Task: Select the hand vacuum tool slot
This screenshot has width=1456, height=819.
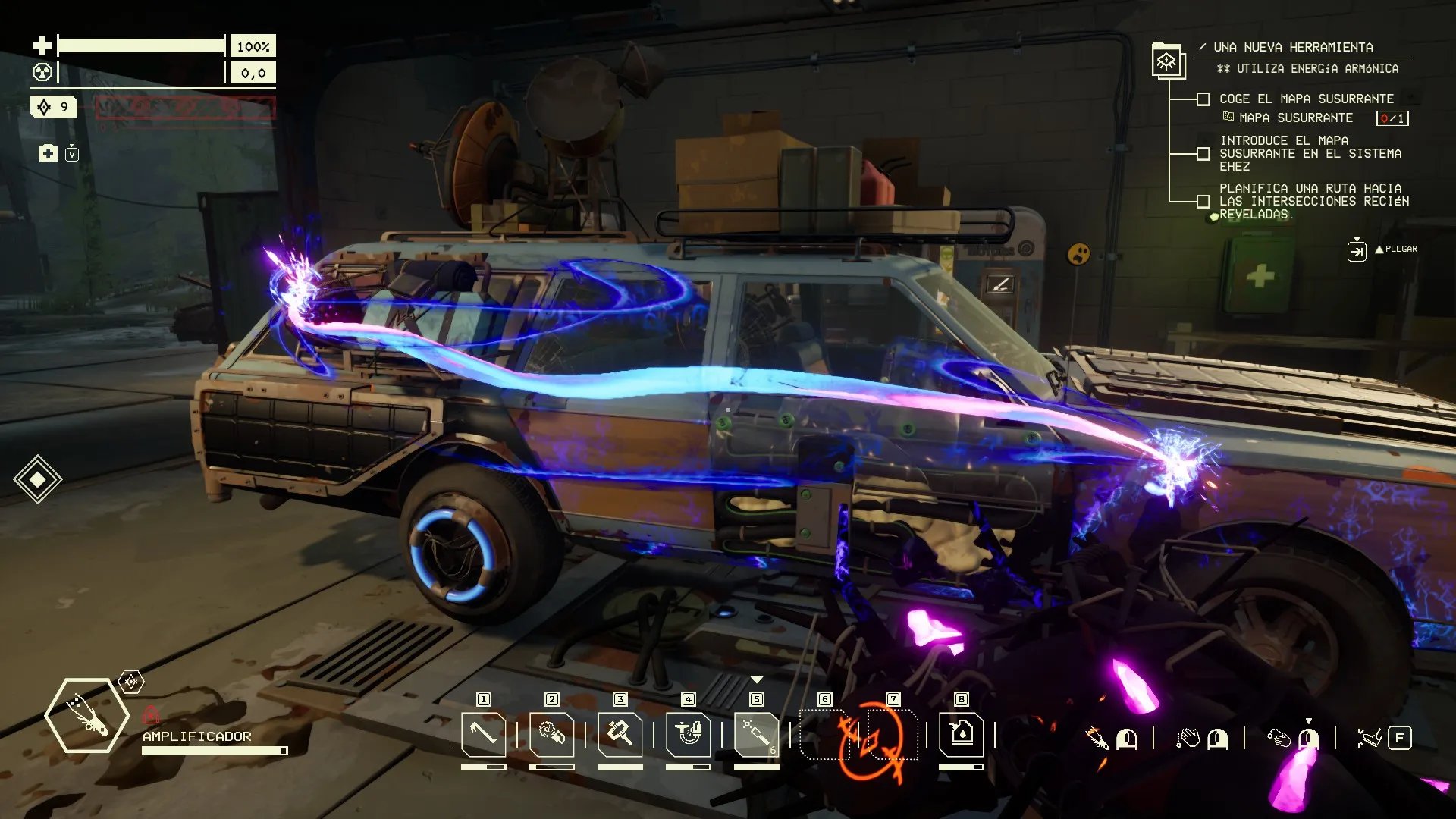Action: pyautogui.click(x=688, y=734)
